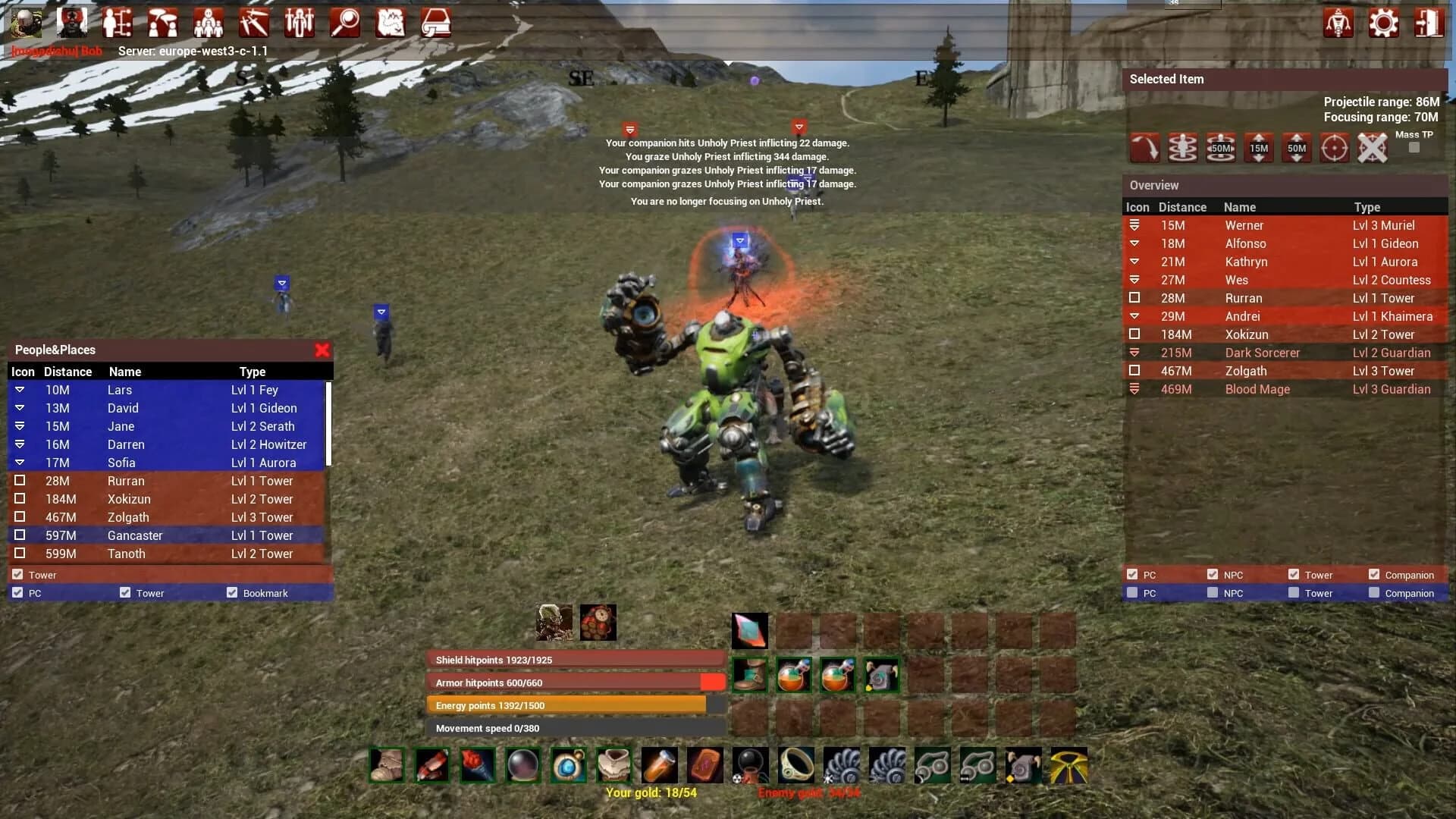Open the journal book icon in the toolbar
1456x819 pixels.
tap(436, 23)
